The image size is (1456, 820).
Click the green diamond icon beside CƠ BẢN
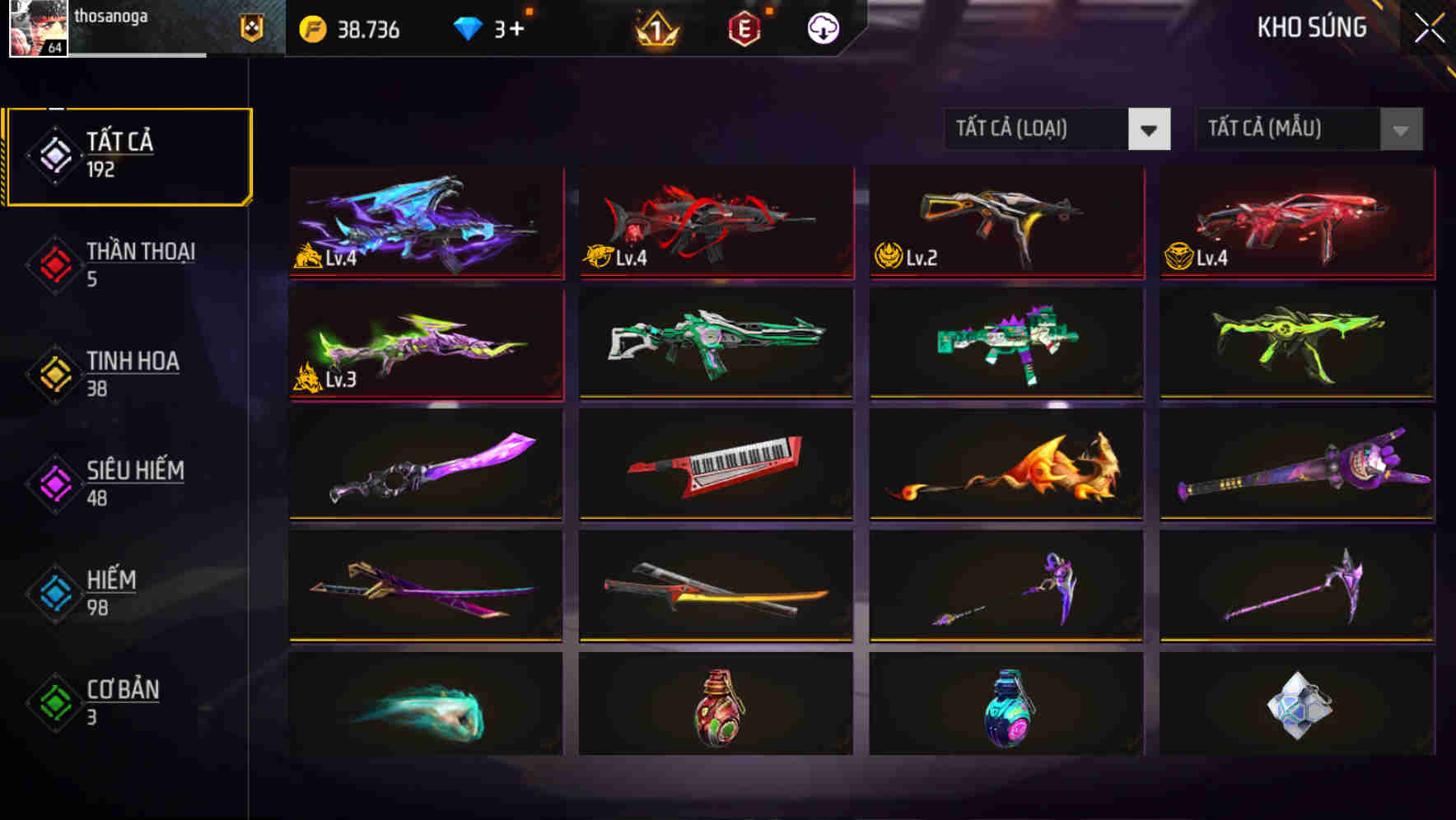point(51,701)
